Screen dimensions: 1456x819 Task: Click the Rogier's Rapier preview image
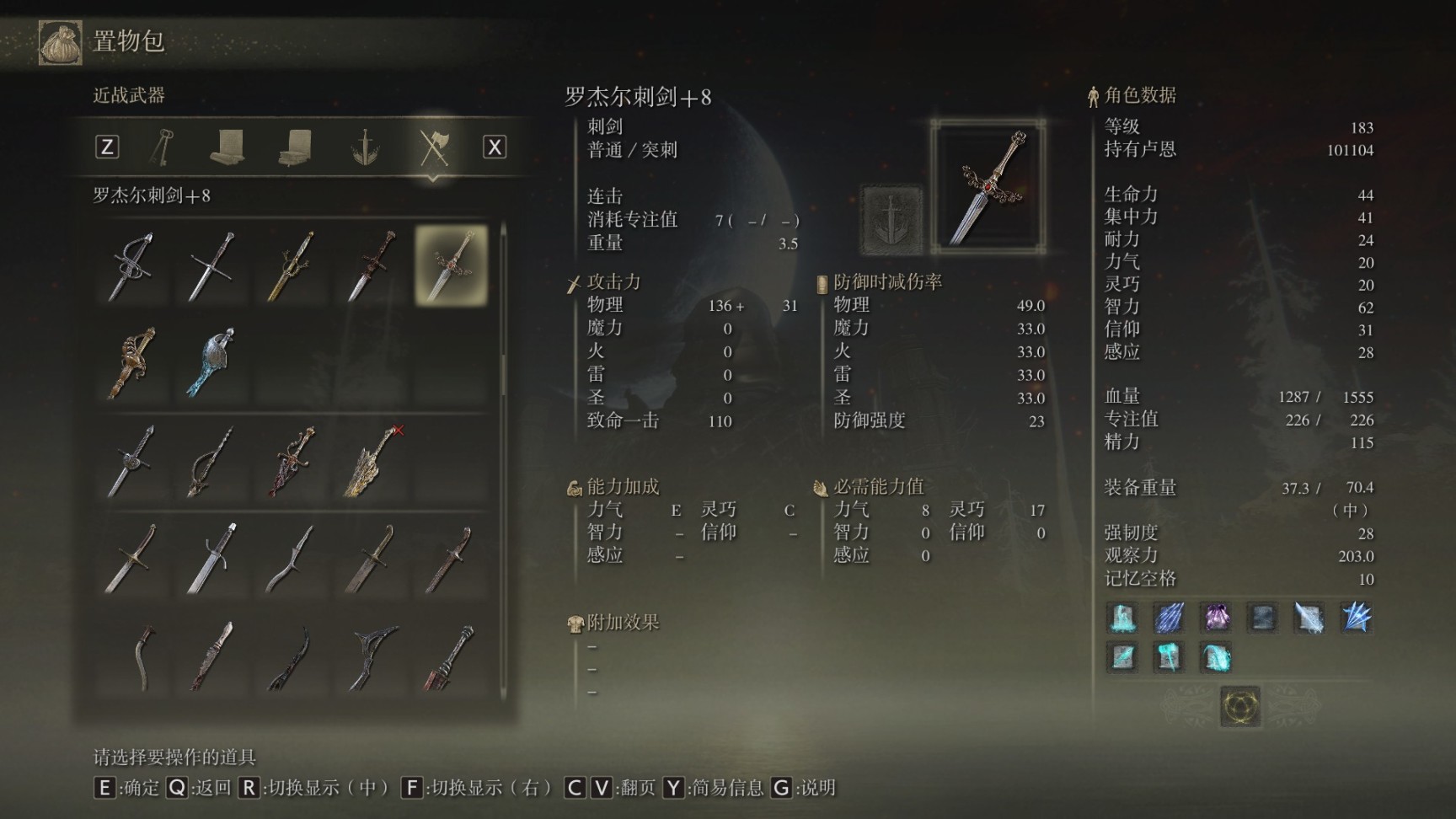pyautogui.click(x=988, y=187)
